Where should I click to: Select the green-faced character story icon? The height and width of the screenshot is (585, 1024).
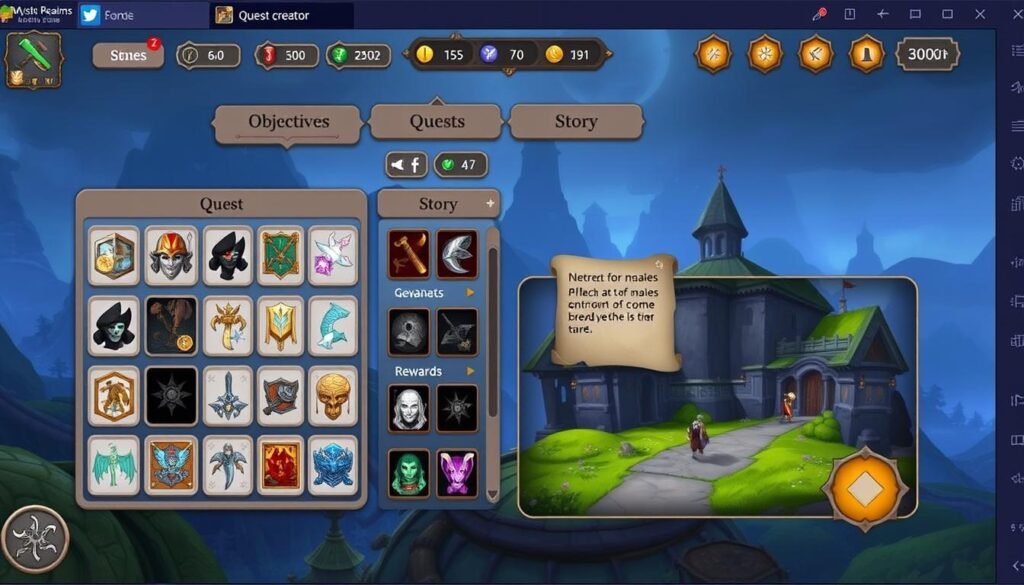(409, 473)
